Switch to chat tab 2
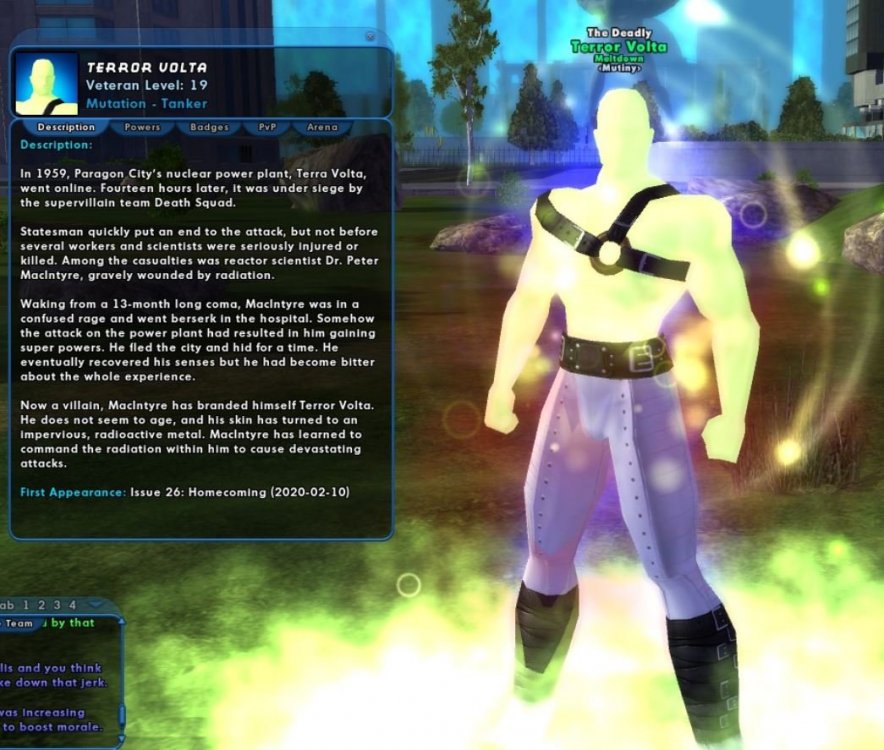This screenshot has width=884, height=750. [x=42, y=605]
